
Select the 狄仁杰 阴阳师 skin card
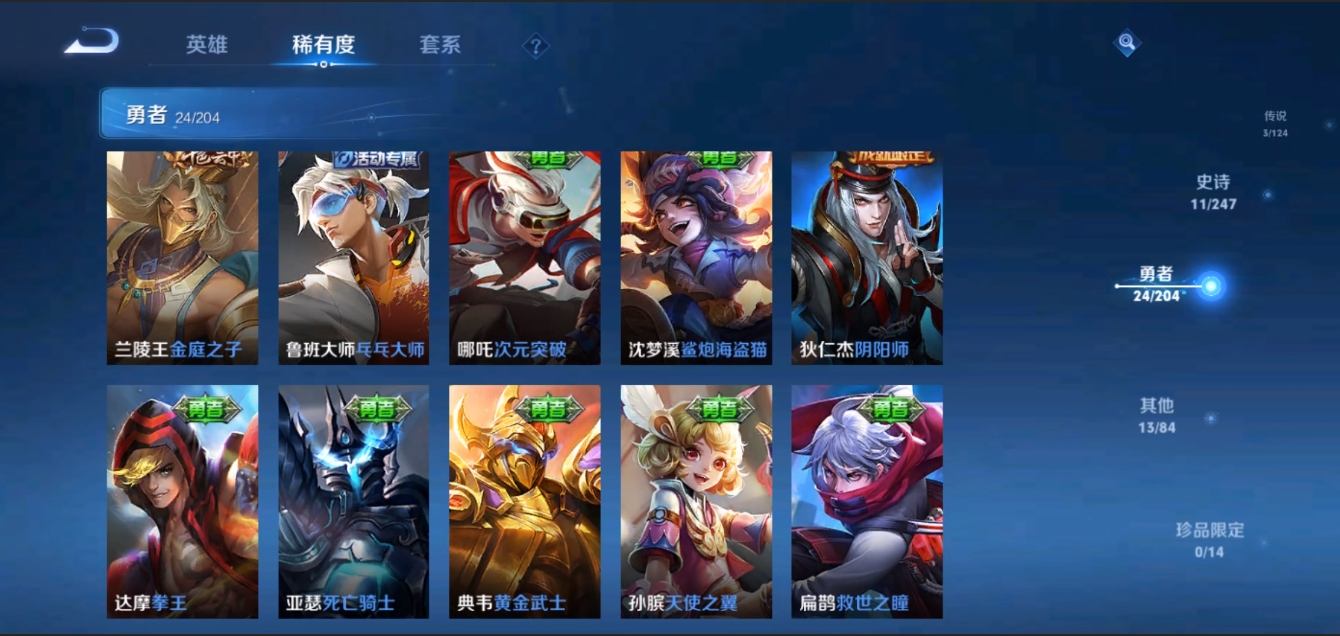pos(867,257)
